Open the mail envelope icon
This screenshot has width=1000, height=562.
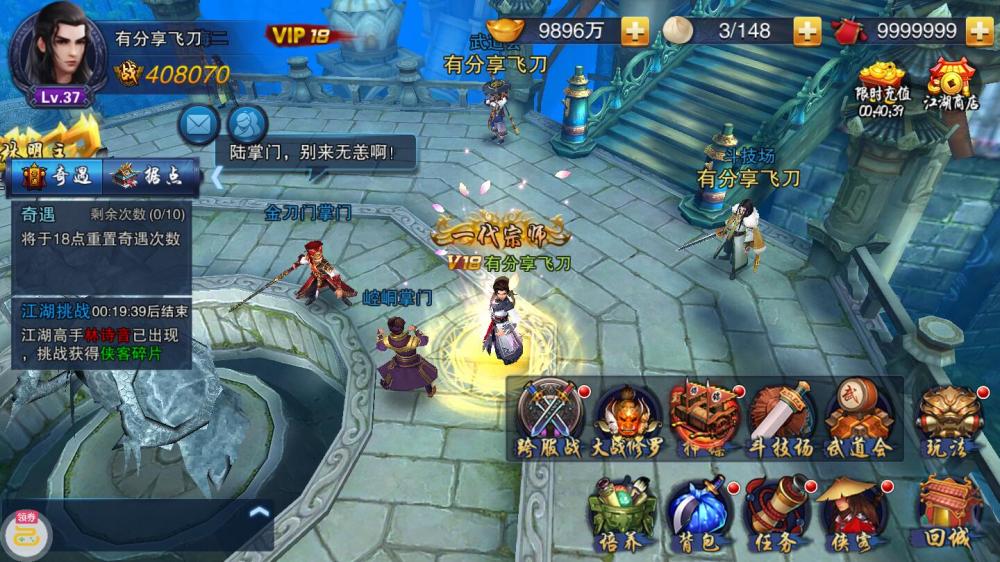(x=199, y=124)
